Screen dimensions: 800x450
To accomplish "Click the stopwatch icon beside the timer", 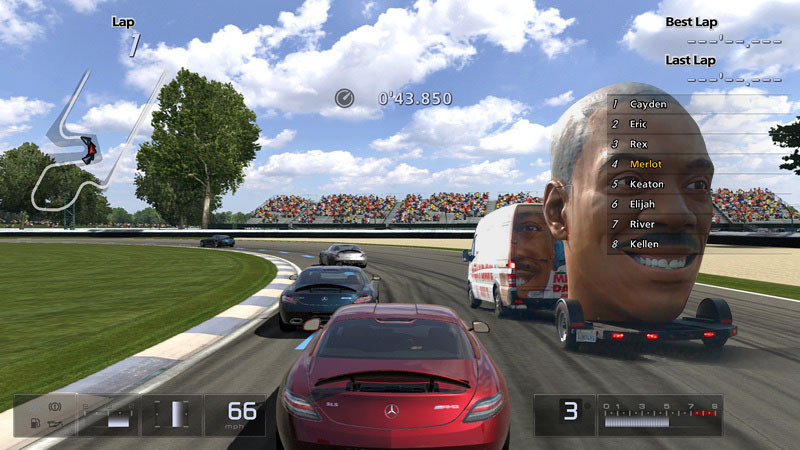I will pyautogui.click(x=344, y=98).
